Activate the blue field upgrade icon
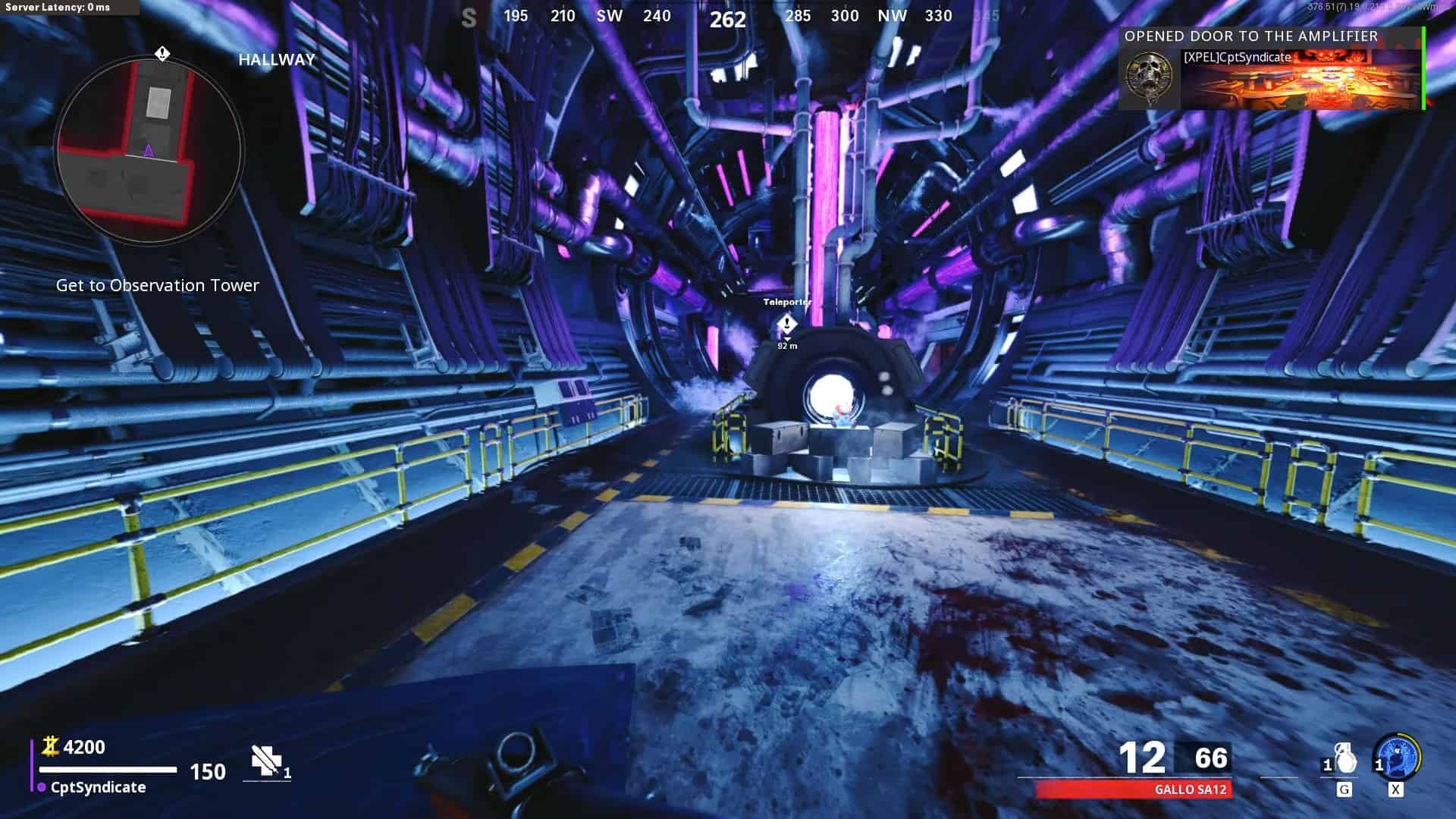 tap(1397, 758)
